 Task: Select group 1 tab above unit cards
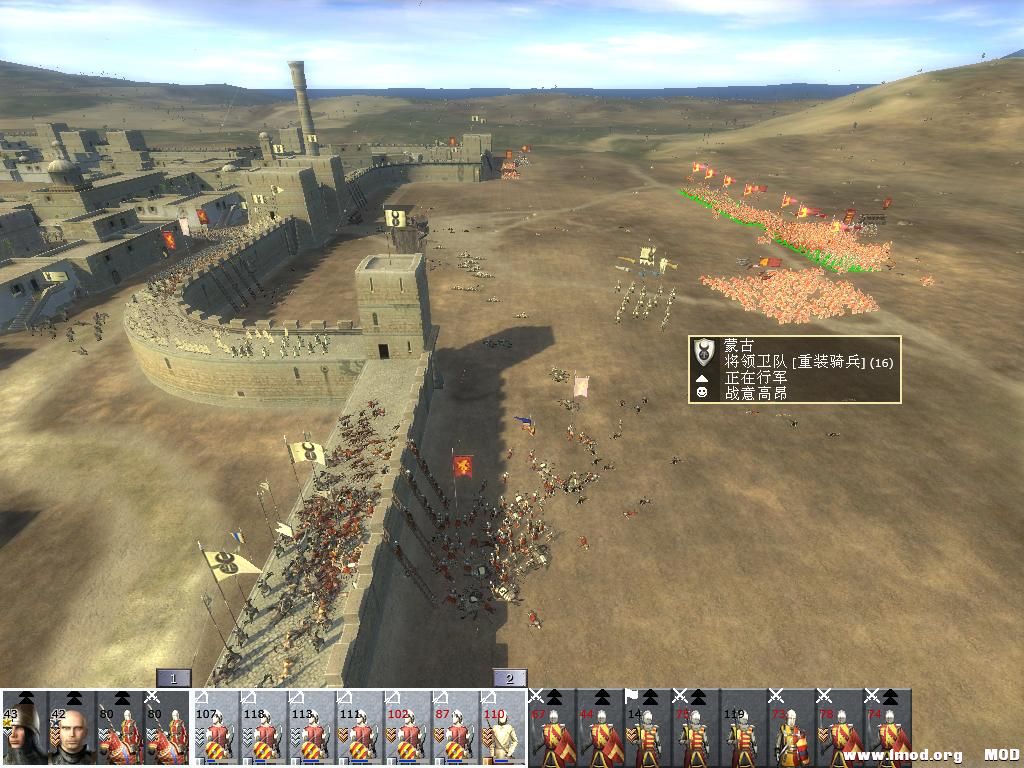click(173, 678)
